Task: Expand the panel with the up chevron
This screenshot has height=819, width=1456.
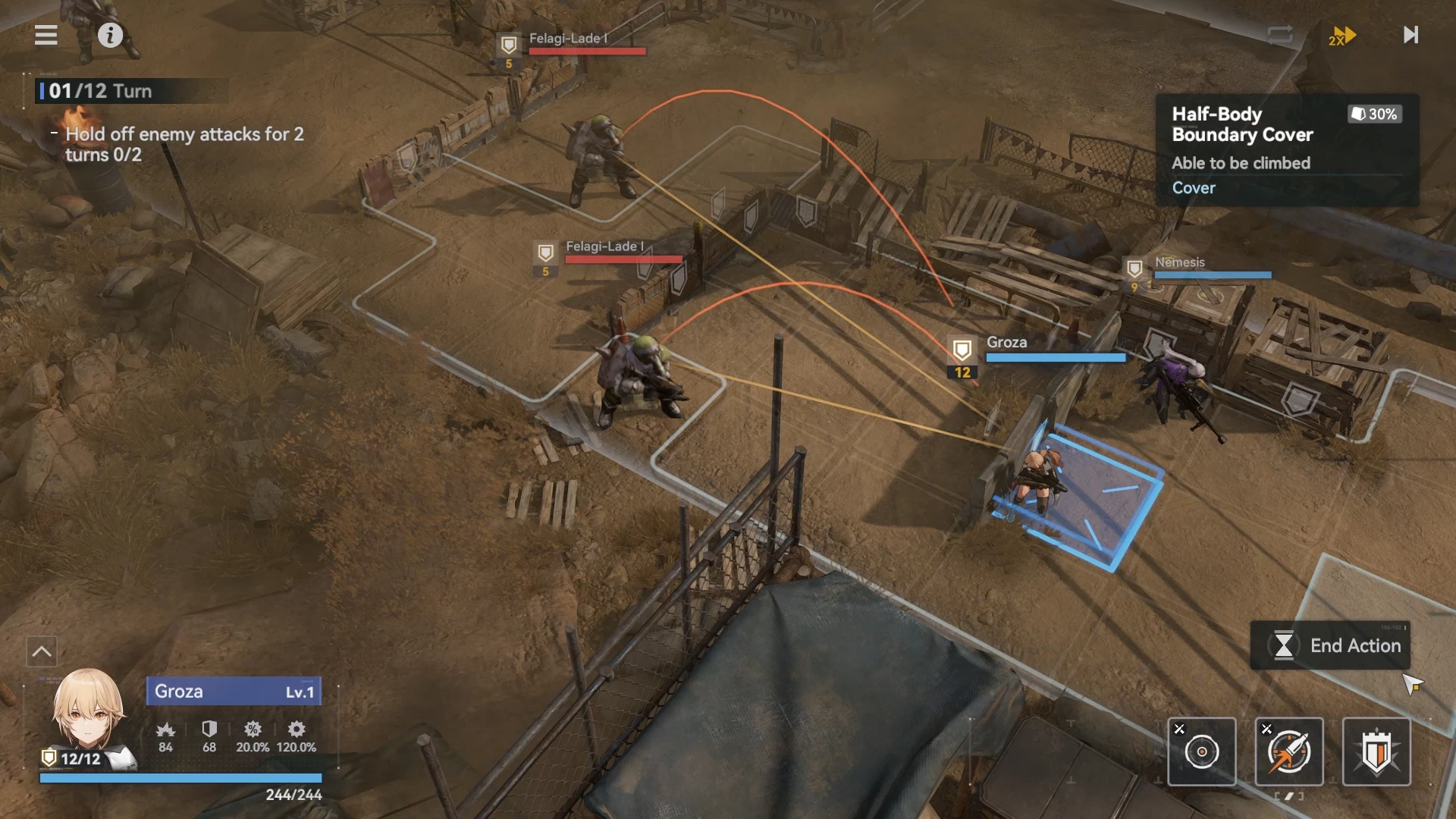Action: click(x=42, y=651)
